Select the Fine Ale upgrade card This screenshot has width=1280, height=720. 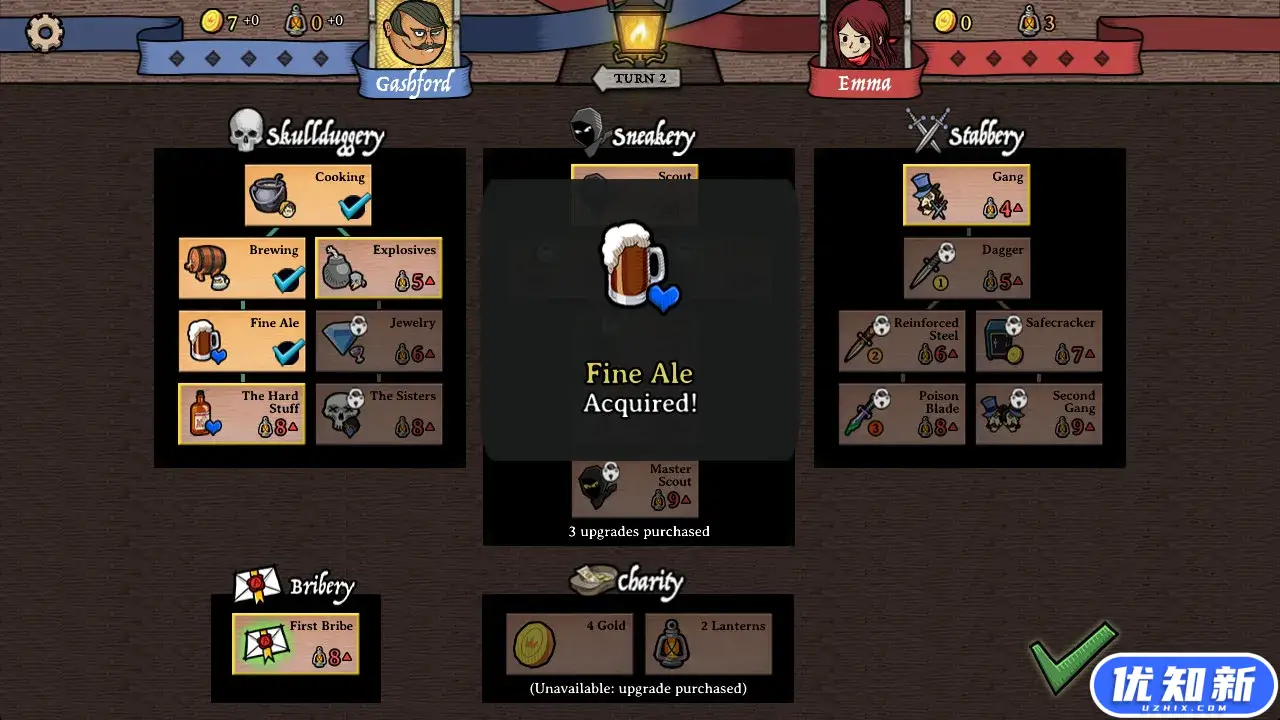[x=242, y=341]
